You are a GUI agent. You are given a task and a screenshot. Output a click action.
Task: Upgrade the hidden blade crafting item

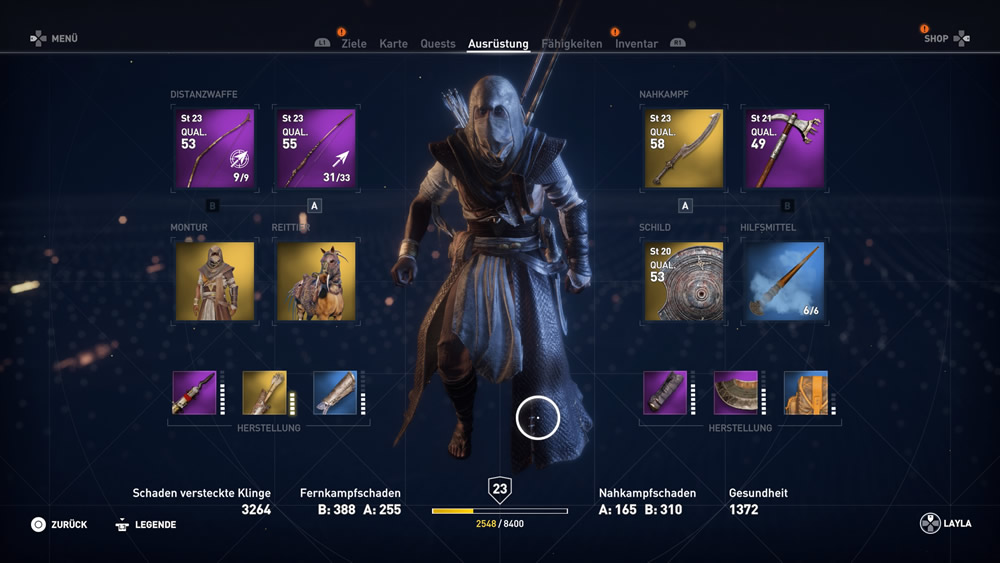[x=194, y=393]
